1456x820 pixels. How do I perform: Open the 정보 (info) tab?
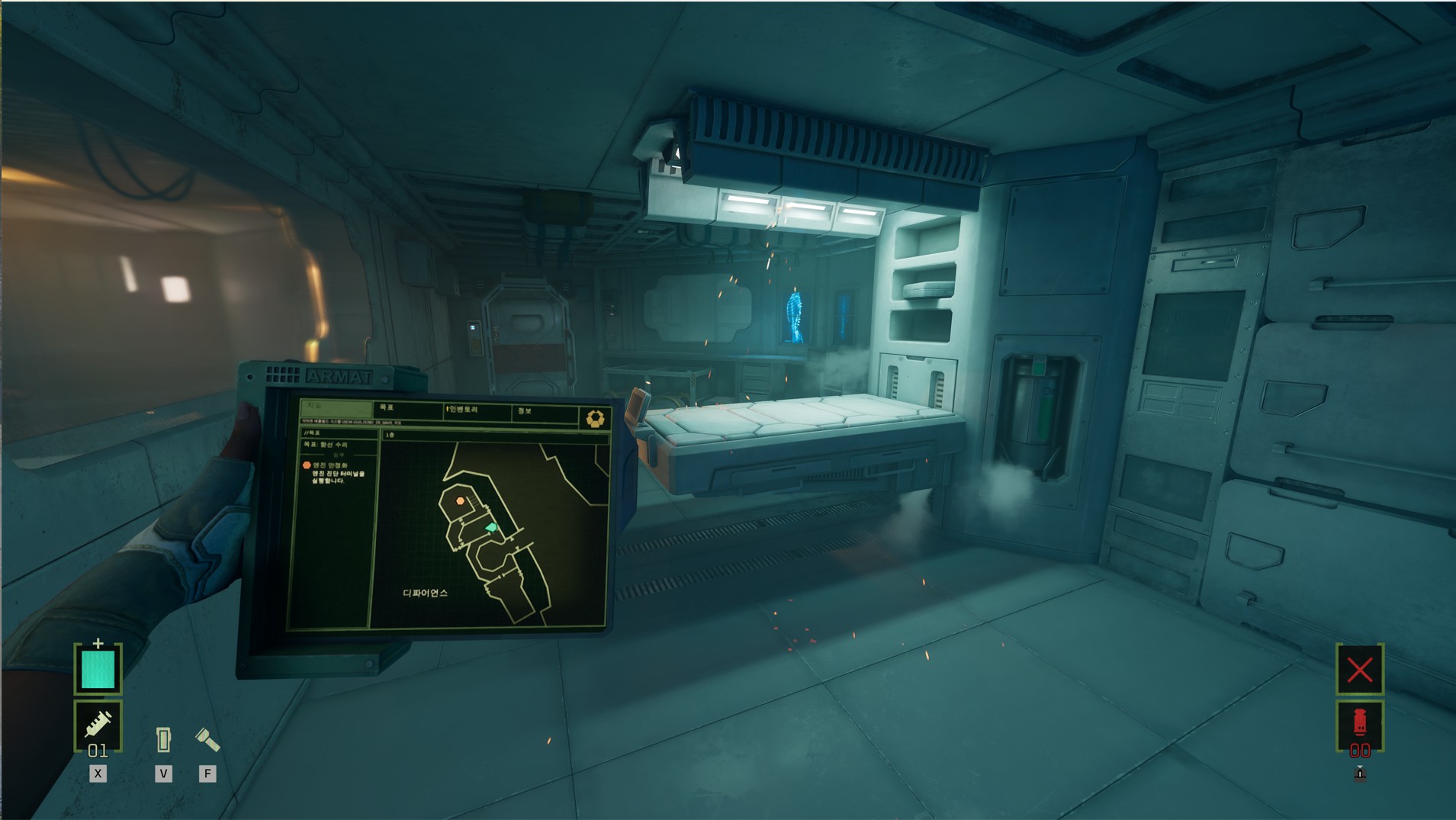pyautogui.click(x=543, y=413)
